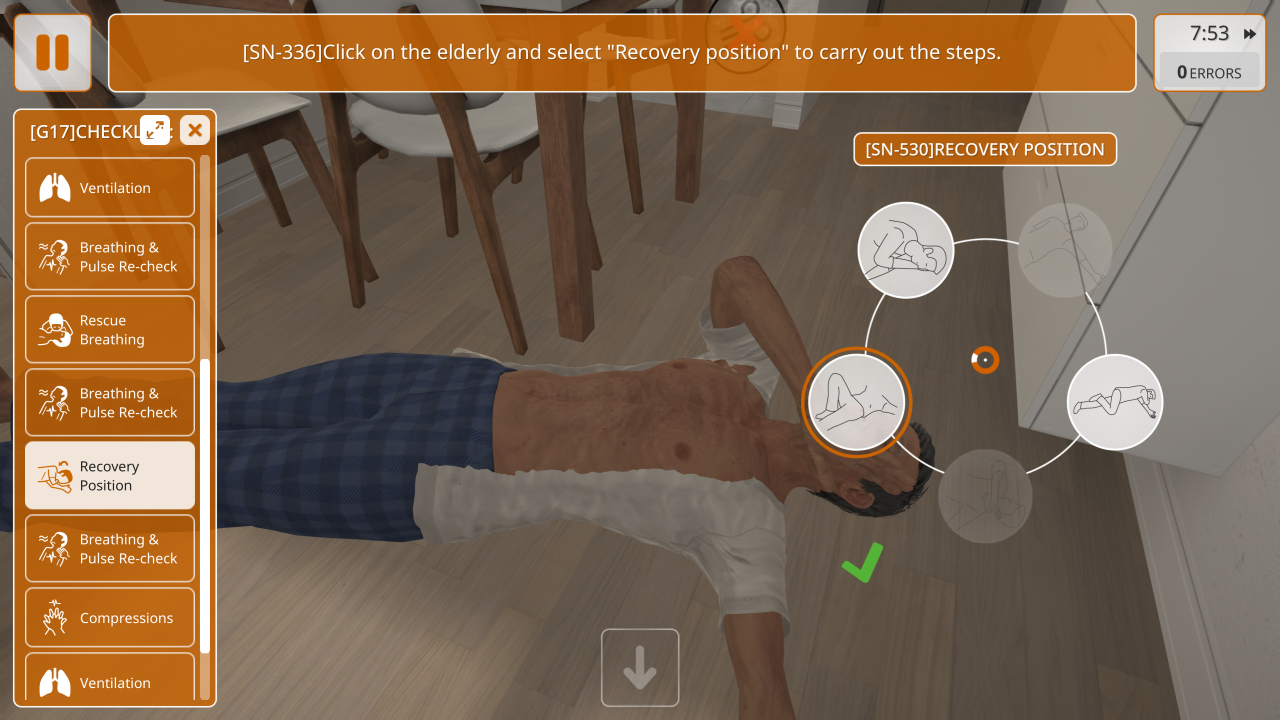This screenshot has height=720, width=1280.
Task: Collapse the checklist with the arrows icon
Action: (155, 130)
